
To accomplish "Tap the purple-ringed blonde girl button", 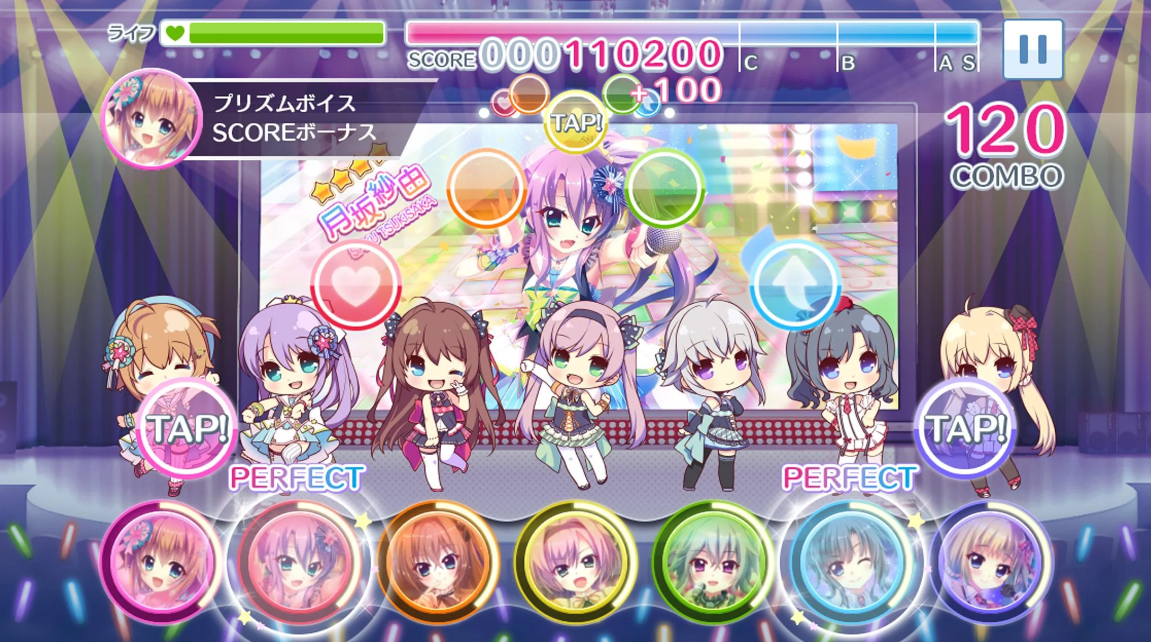I will point(989,560).
